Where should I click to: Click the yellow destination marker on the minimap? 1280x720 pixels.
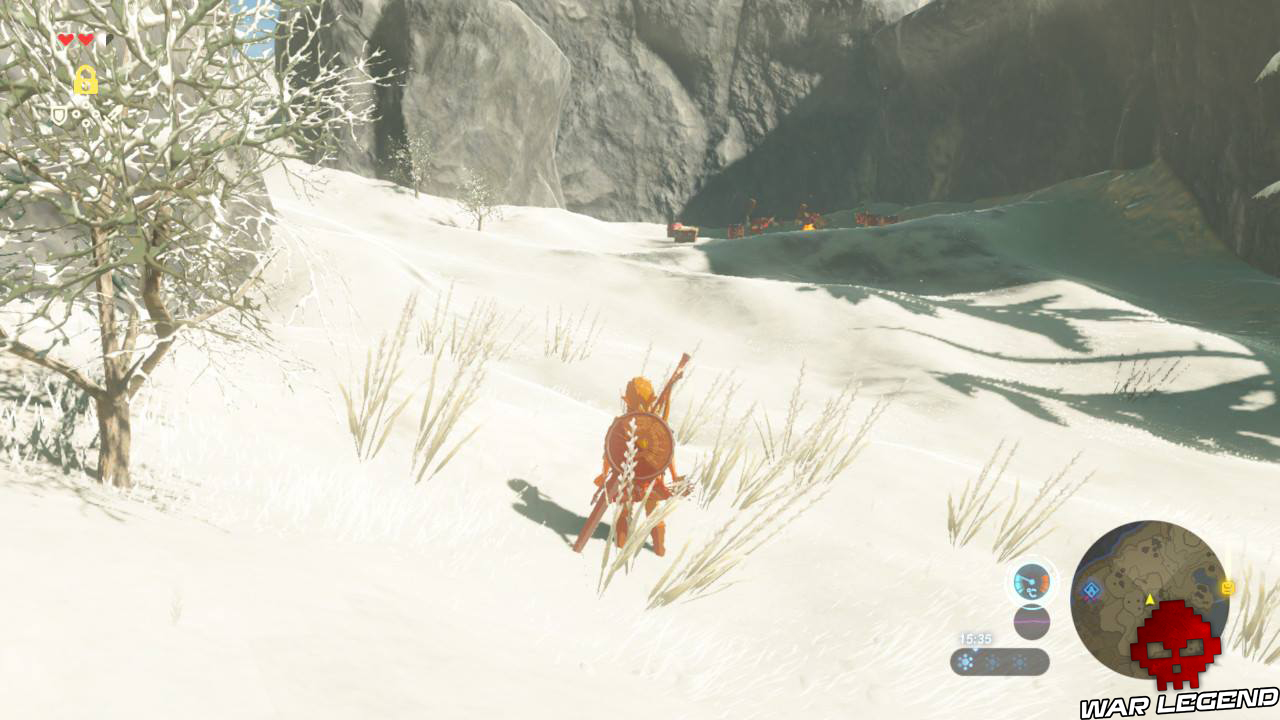pyautogui.click(x=1227, y=586)
